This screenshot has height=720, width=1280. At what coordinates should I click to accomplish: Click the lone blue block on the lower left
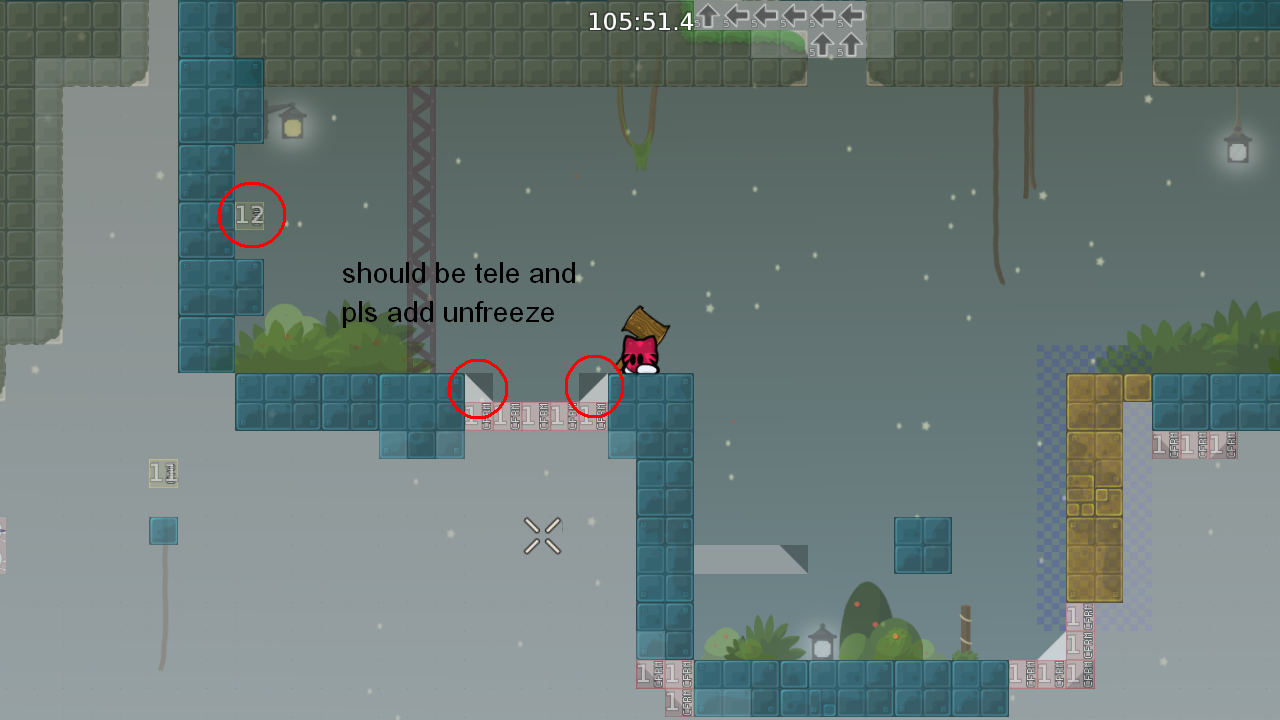tap(162, 531)
